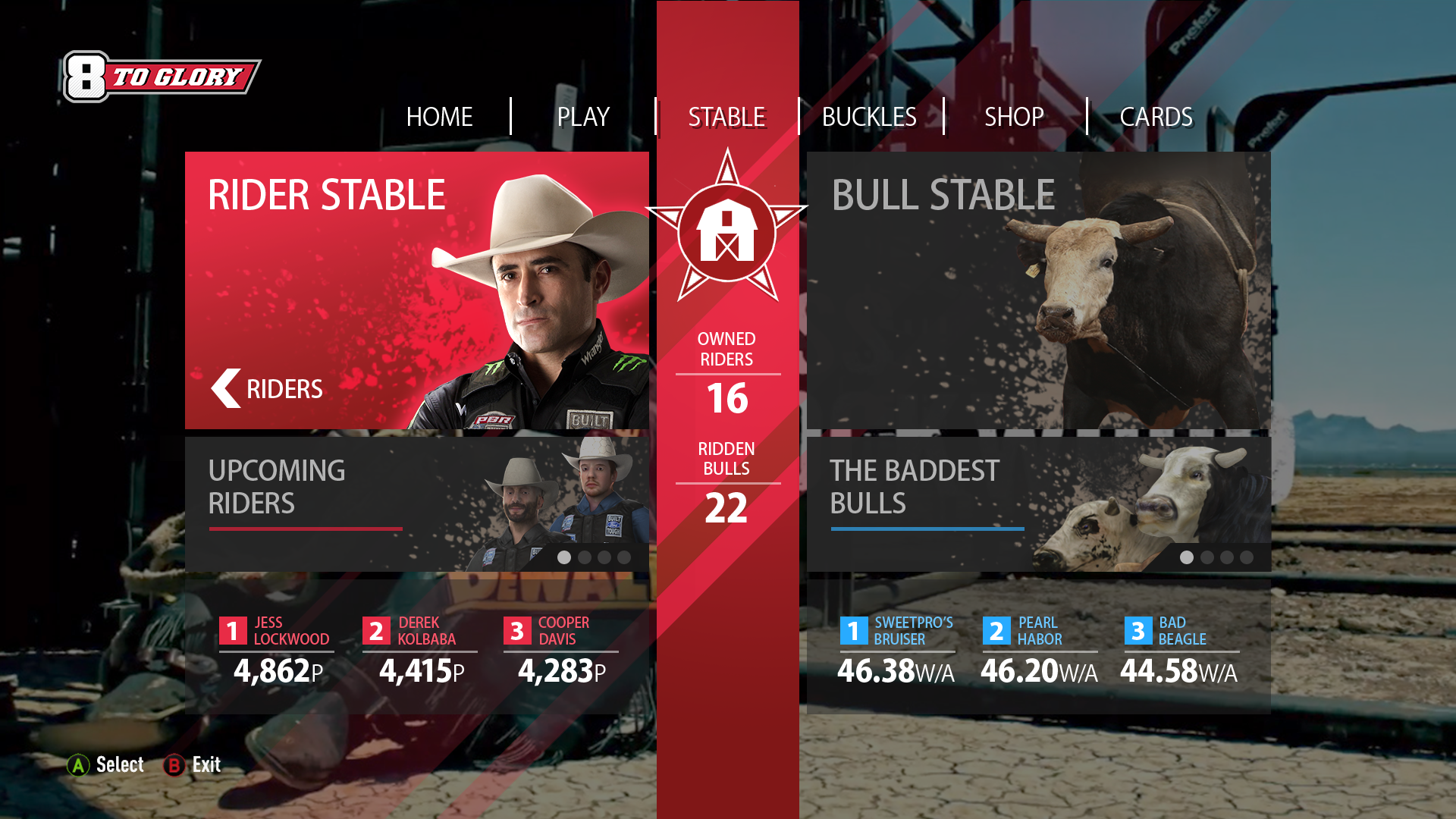Click the 8 To Glory logo

[x=161, y=77]
